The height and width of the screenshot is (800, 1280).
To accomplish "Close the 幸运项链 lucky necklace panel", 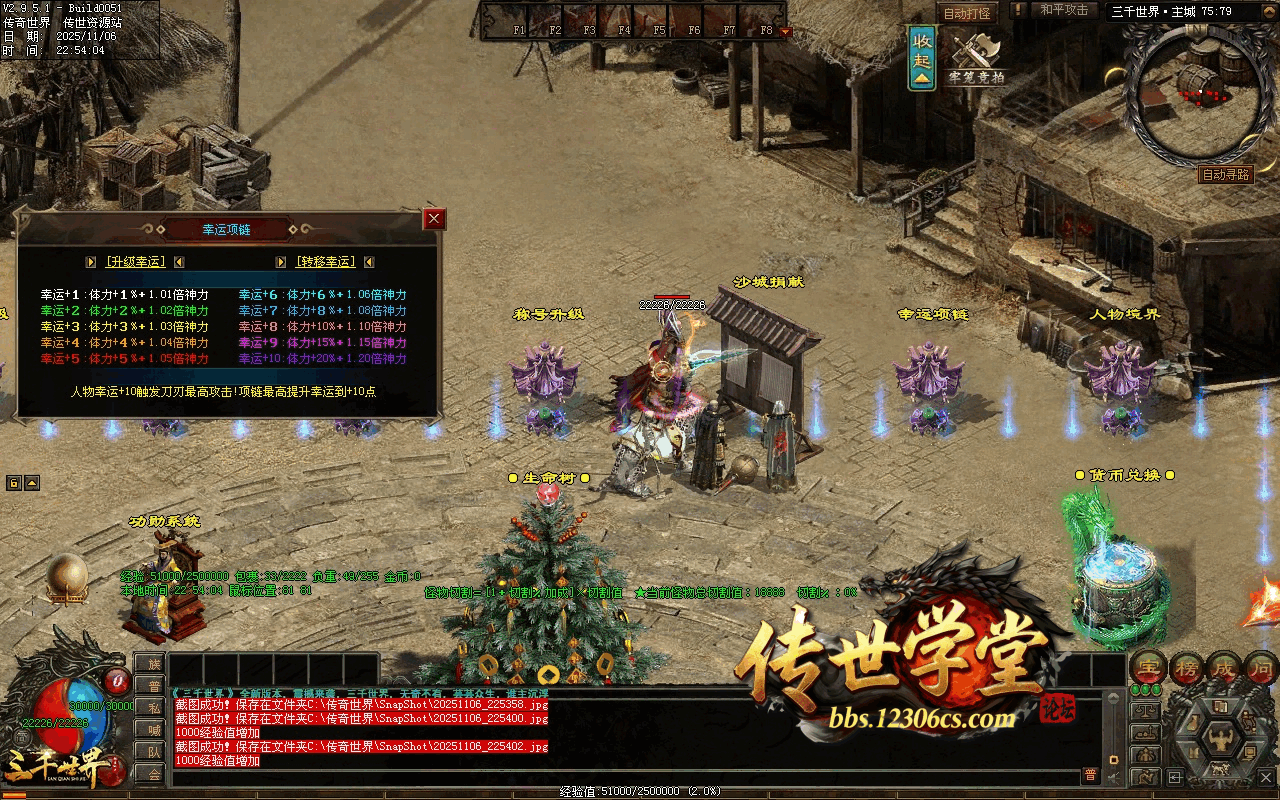I will [434, 219].
